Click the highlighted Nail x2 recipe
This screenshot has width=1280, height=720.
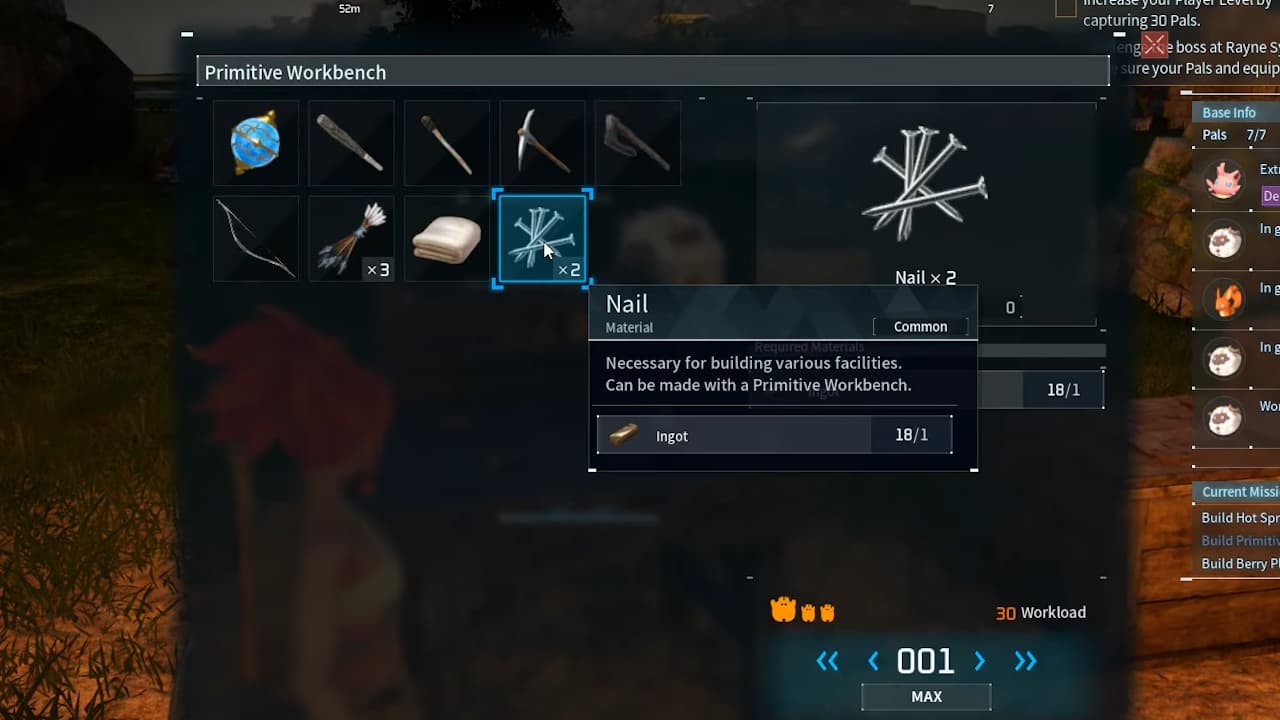542,238
